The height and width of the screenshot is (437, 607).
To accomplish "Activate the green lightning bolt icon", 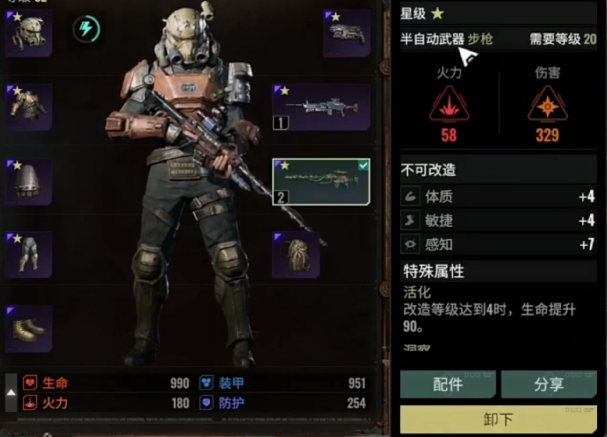I will (87, 29).
